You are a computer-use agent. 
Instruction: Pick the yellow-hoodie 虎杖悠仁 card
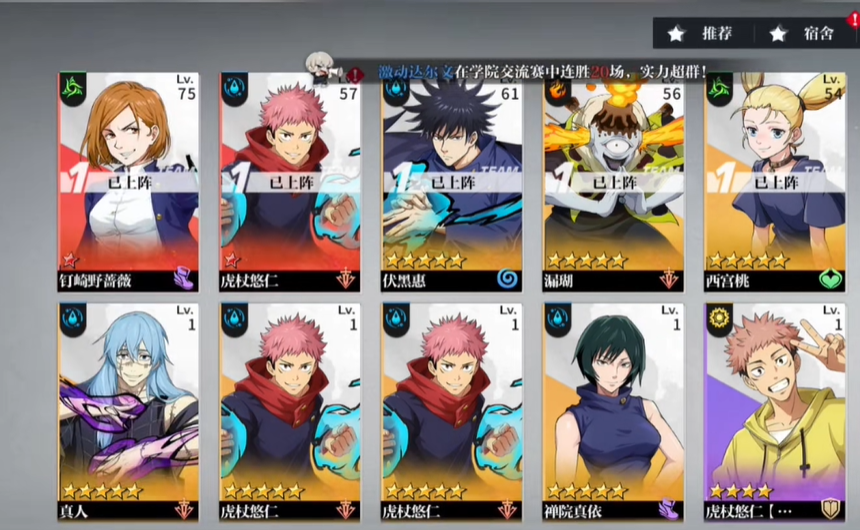coord(775,410)
